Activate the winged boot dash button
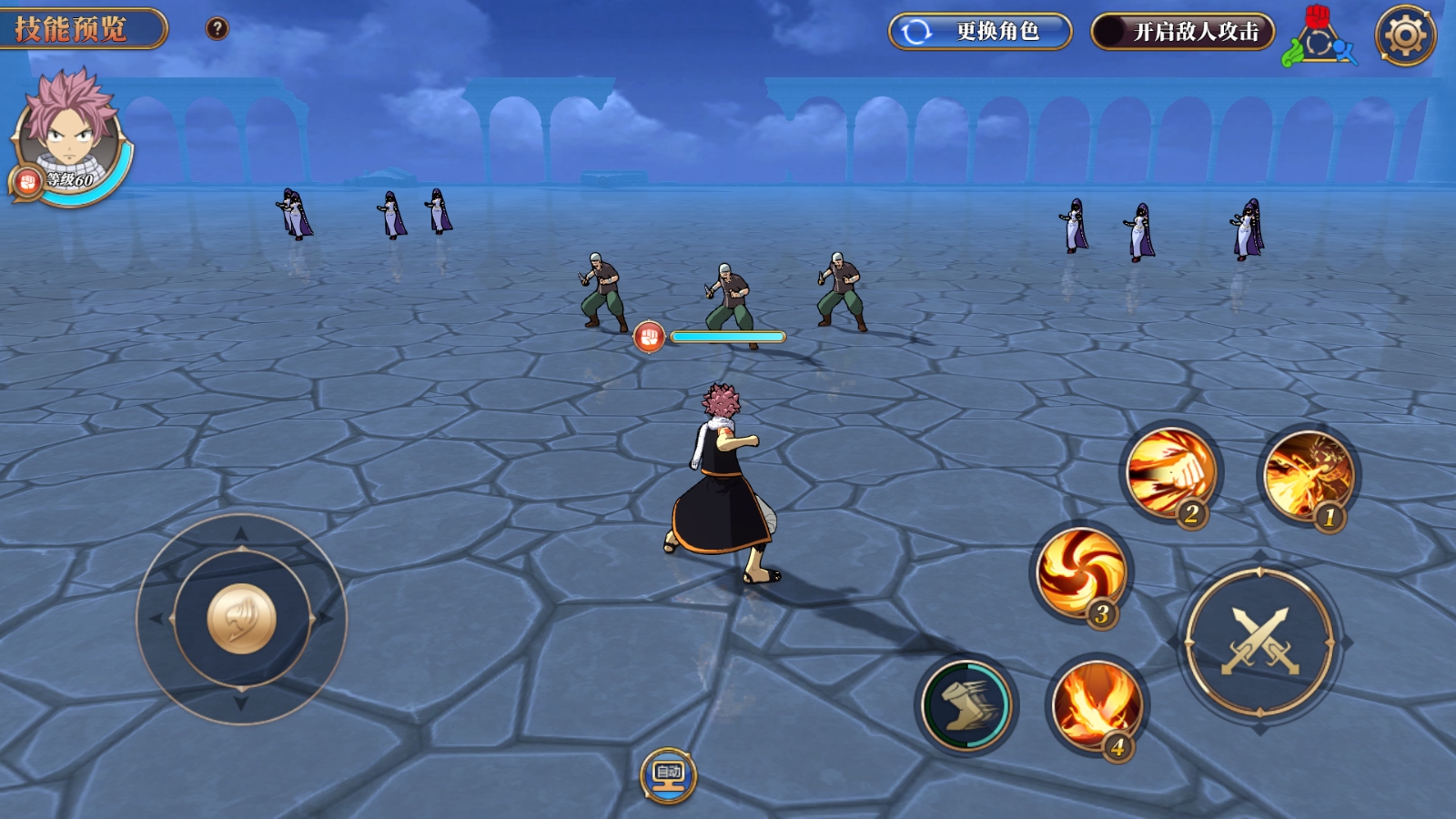 point(966,704)
